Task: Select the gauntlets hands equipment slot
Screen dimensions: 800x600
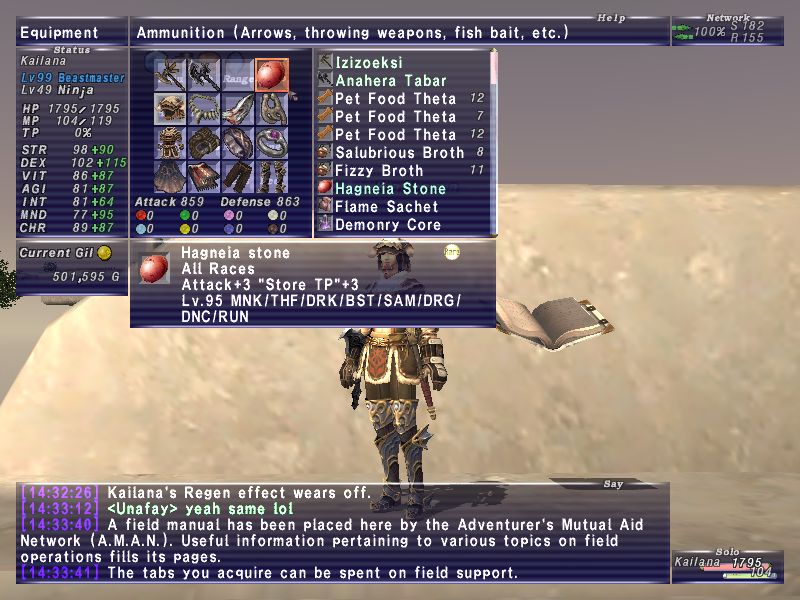Action: [x=204, y=142]
